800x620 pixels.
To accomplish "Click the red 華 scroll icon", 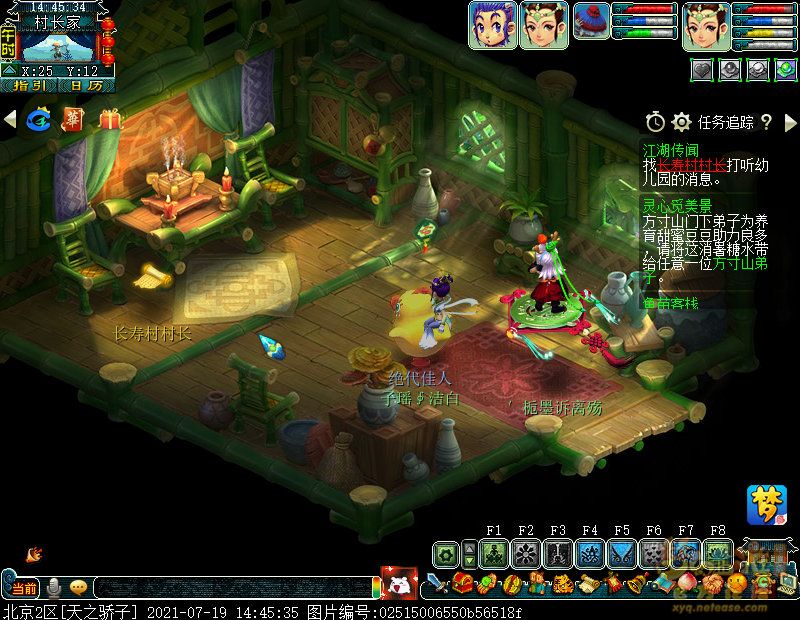I will point(74,120).
